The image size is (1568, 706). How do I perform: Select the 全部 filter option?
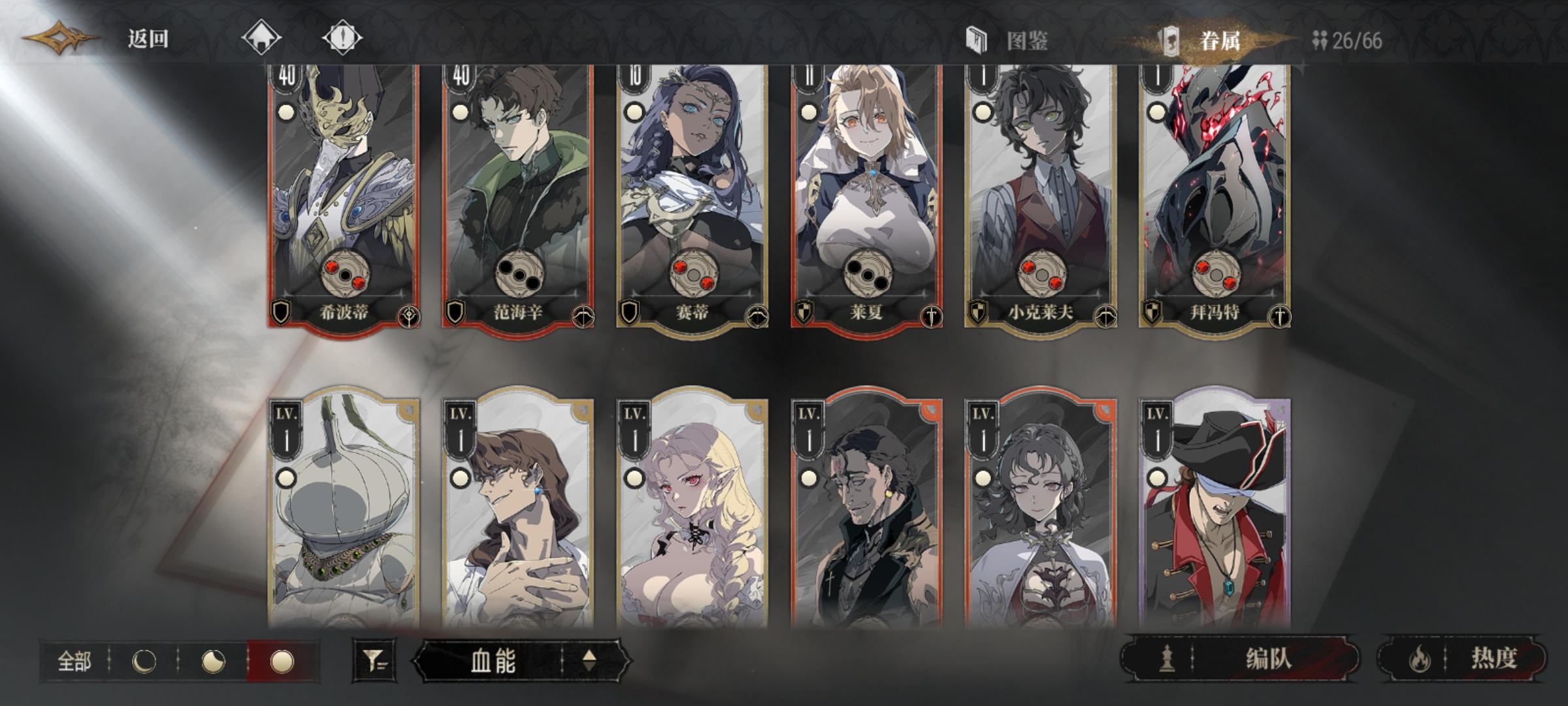point(75,662)
